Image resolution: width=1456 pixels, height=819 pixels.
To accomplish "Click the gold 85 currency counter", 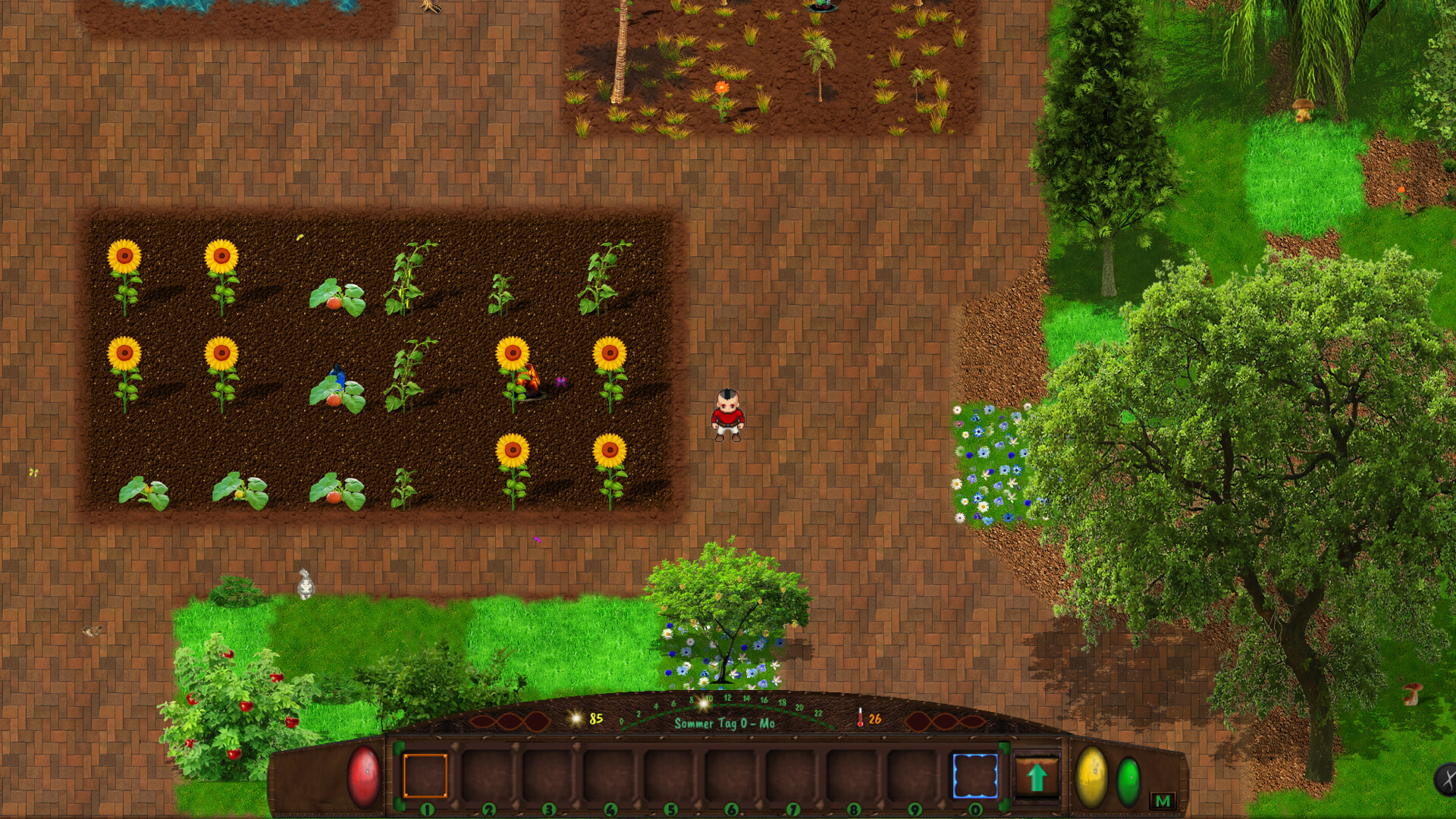I will click(x=595, y=716).
